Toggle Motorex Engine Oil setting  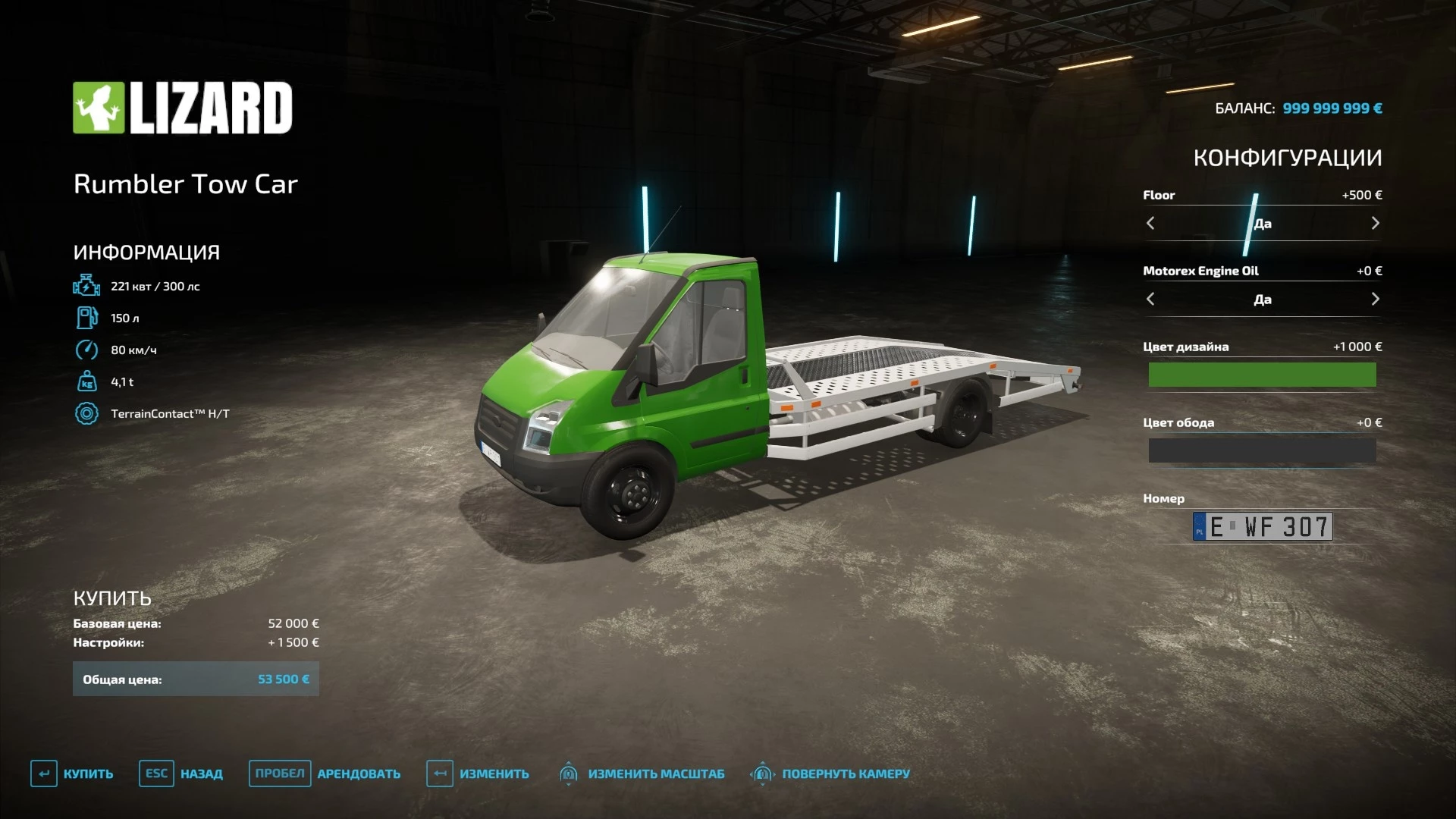[1262, 299]
